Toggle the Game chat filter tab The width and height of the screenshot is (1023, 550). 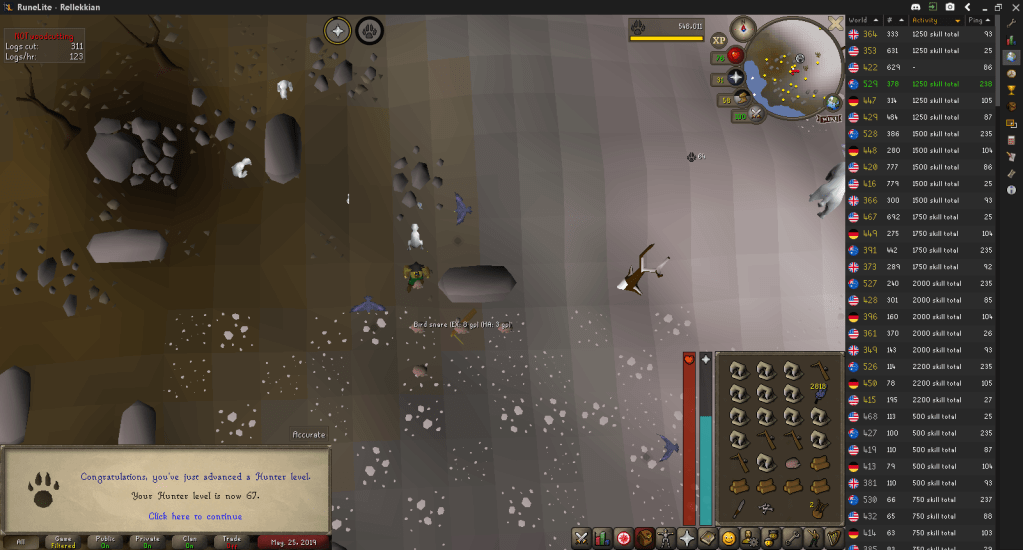(63, 541)
